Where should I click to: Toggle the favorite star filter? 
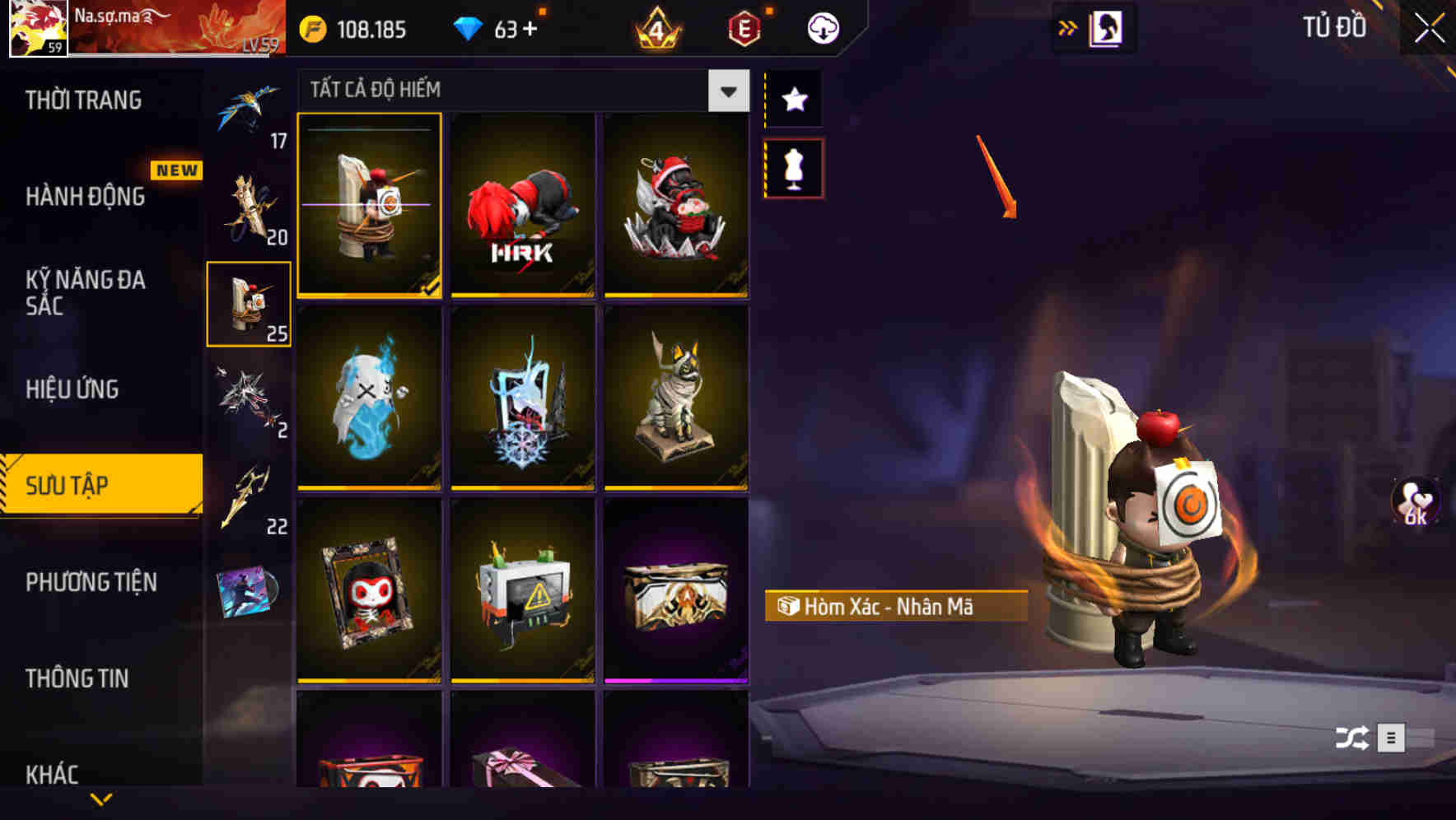tap(793, 100)
